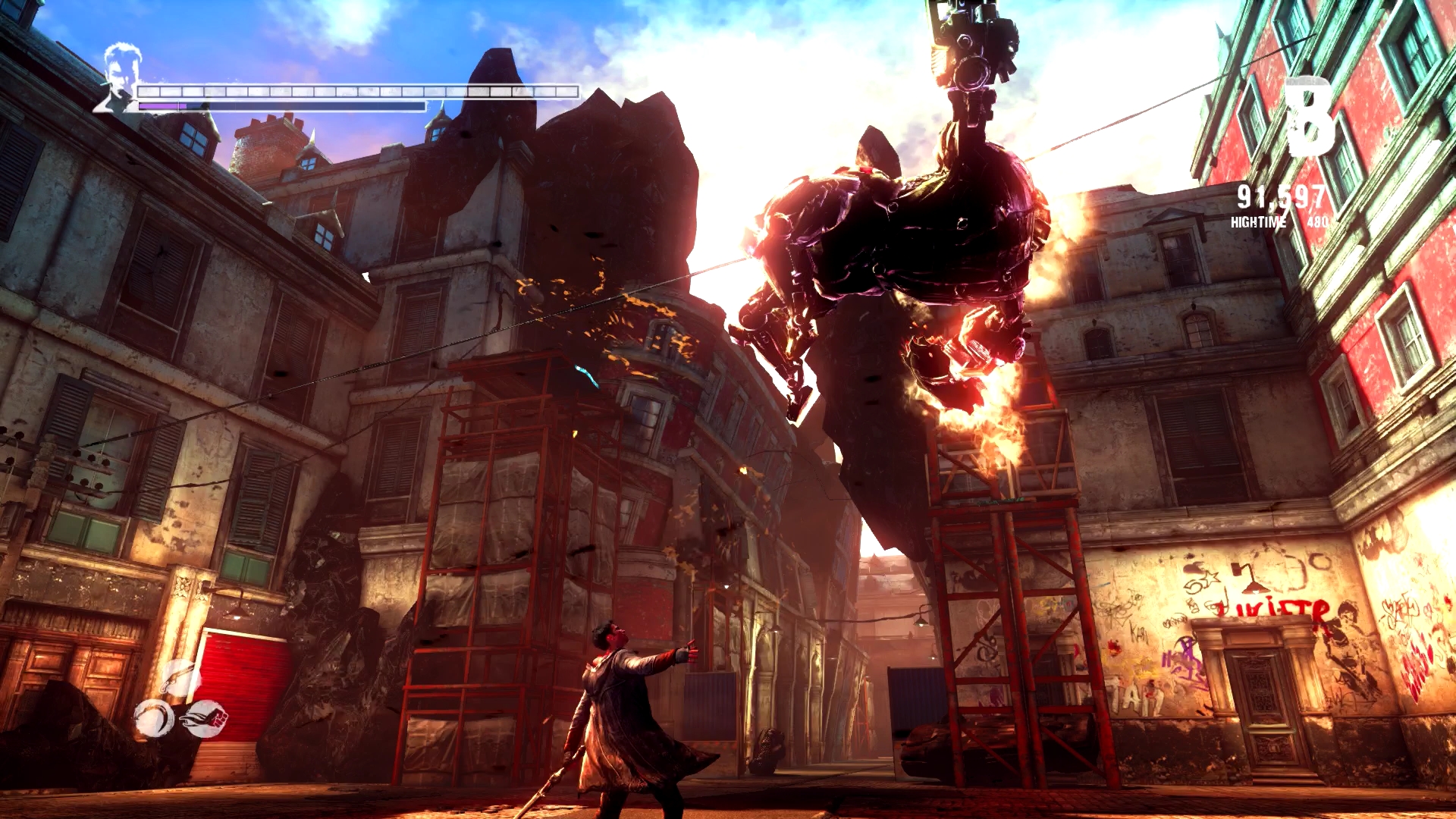Click the purple Devil Trigger gauge
This screenshot has width=1456, height=819.
(163, 107)
